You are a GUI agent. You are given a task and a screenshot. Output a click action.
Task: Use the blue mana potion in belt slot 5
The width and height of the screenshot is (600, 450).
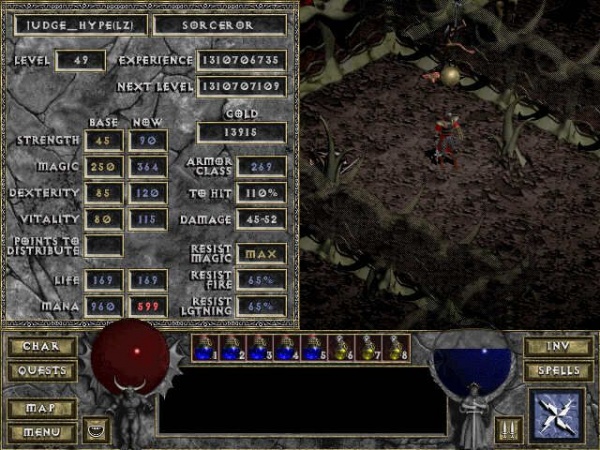pyautogui.click(x=314, y=349)
